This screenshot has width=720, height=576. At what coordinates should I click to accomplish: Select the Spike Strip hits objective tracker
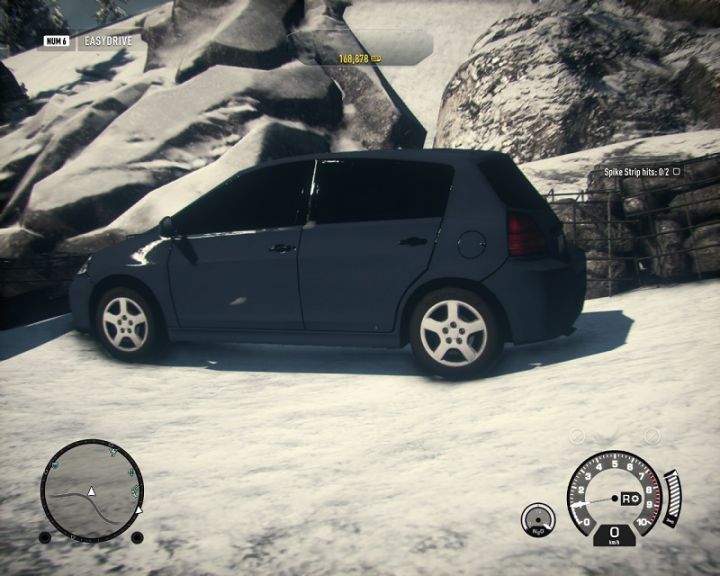(641, 171)
